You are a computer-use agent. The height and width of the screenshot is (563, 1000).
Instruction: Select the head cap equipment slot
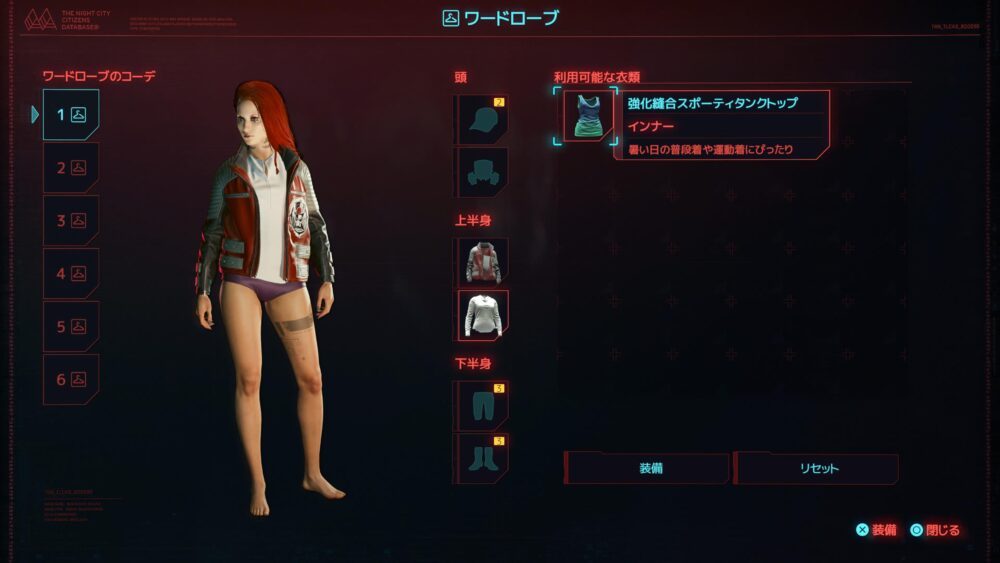pos(482,120)
